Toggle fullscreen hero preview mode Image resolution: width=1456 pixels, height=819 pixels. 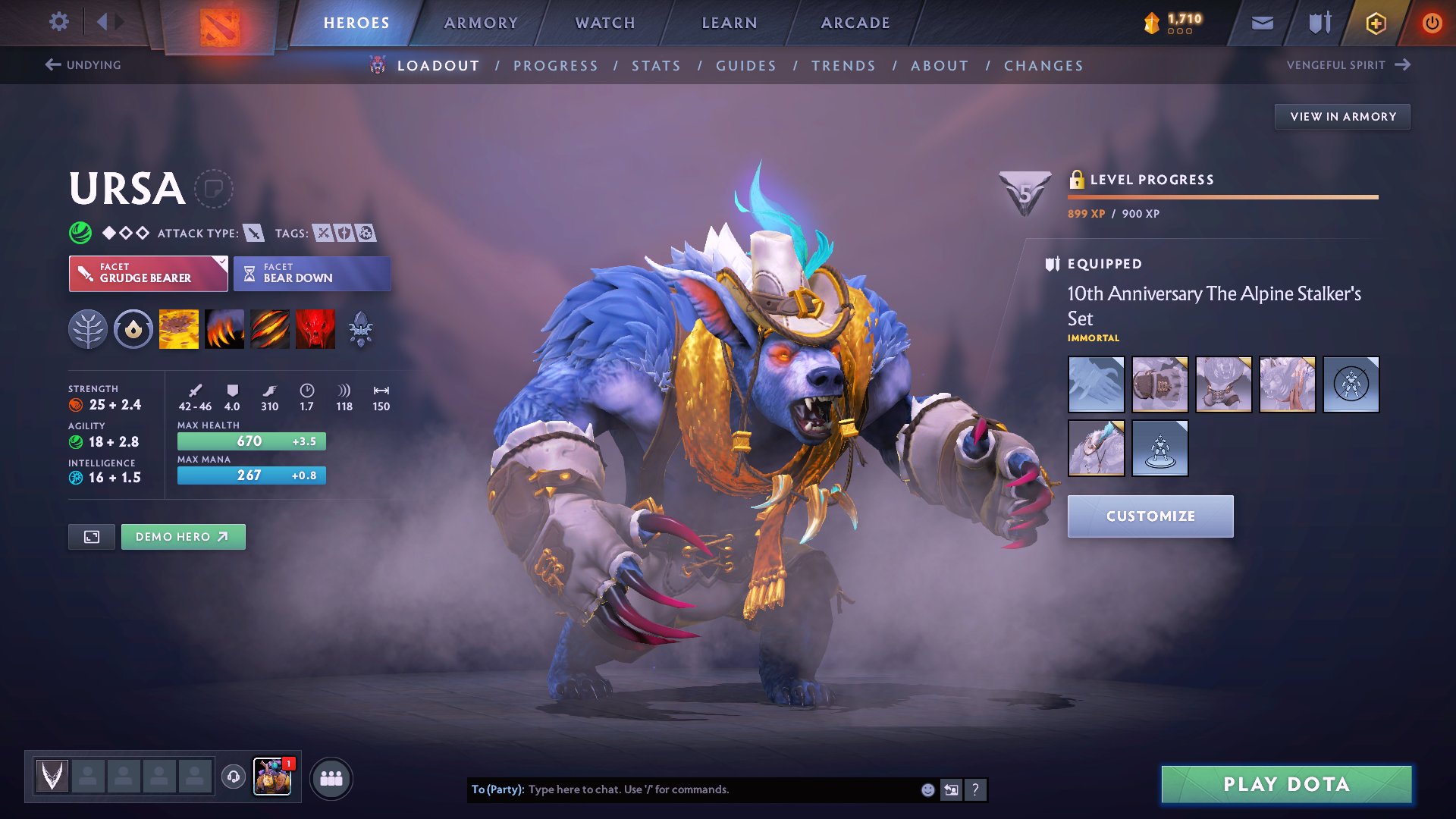pyautogui.click(x=91, y=536)
